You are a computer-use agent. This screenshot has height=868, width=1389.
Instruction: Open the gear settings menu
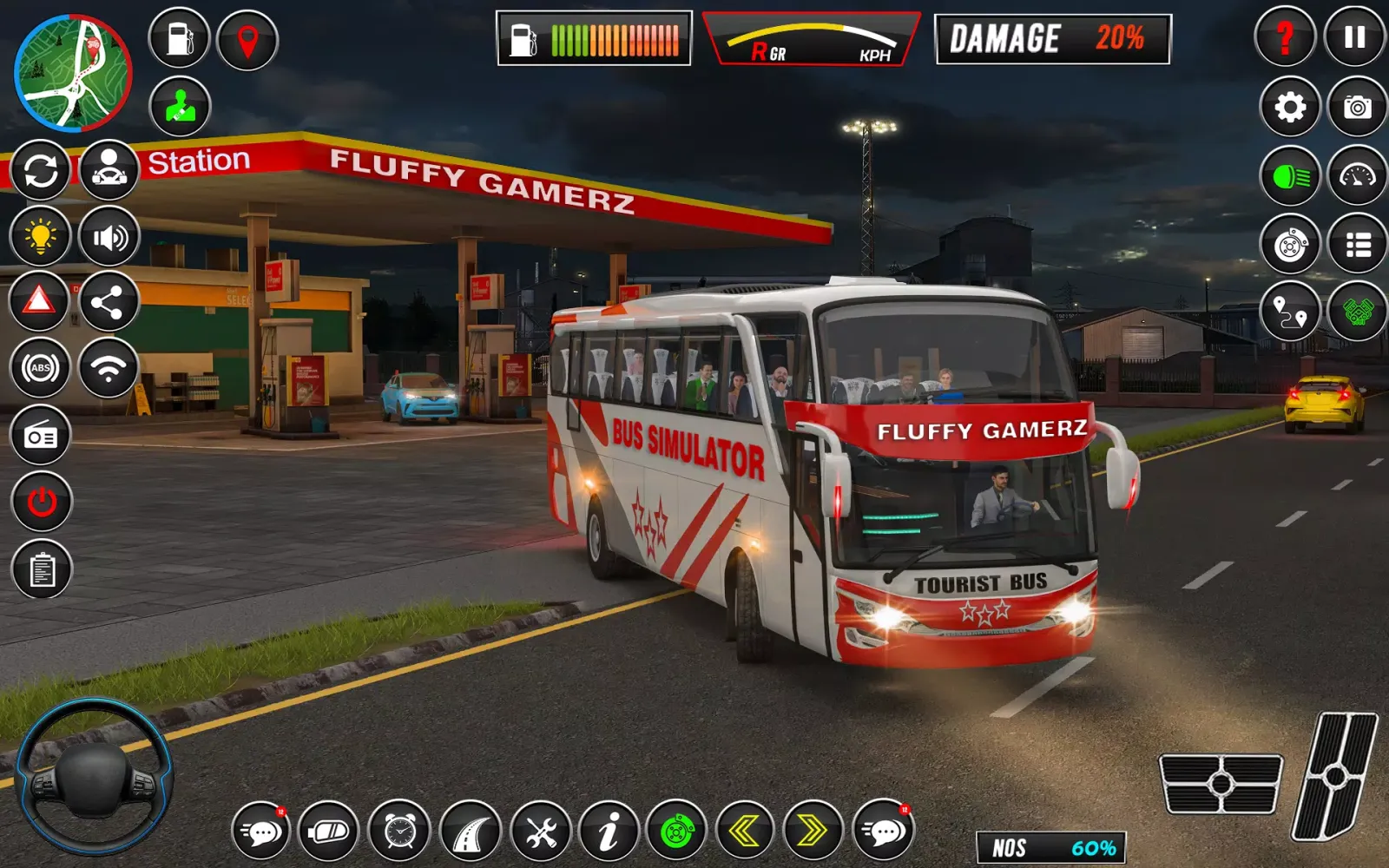[1290, 107]
